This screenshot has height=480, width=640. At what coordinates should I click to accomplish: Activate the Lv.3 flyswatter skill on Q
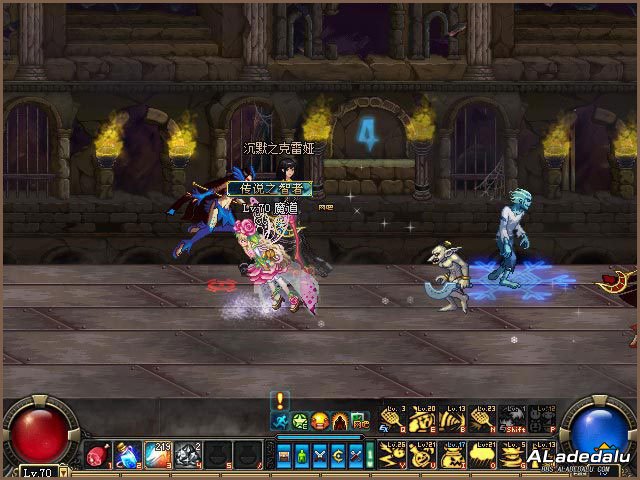(394, 420)
